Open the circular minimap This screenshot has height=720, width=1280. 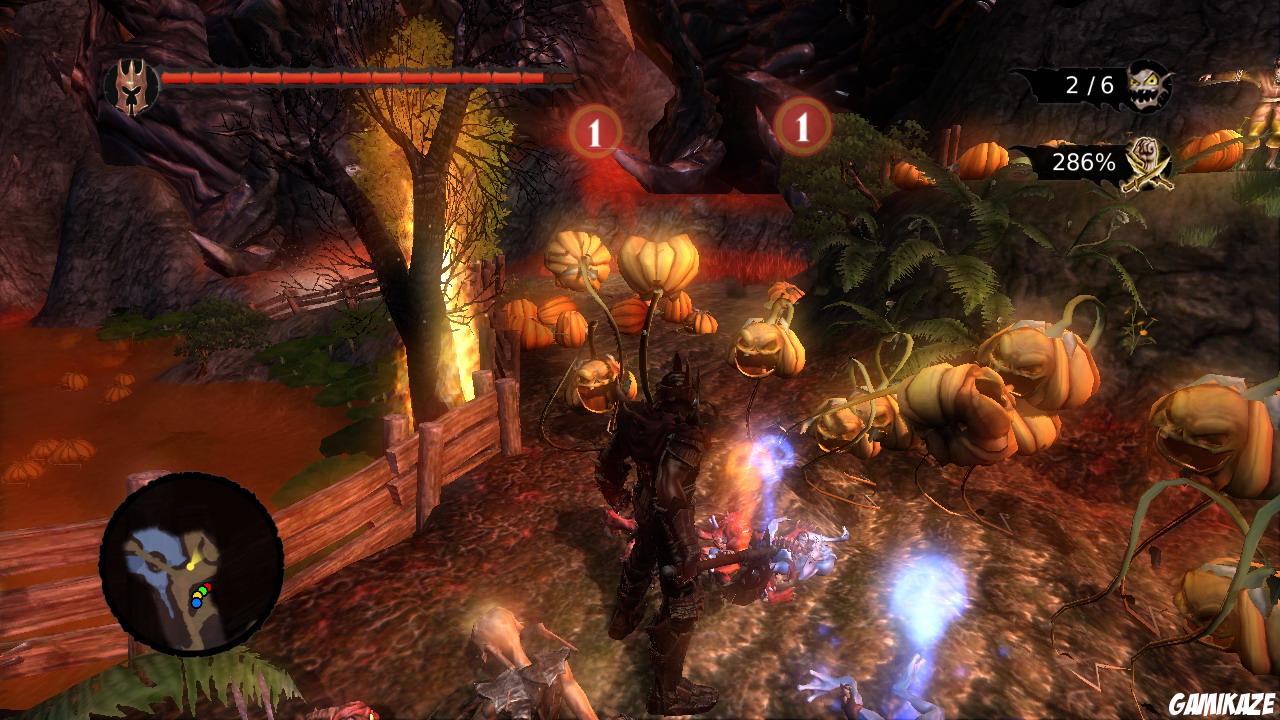pos(191,564)
